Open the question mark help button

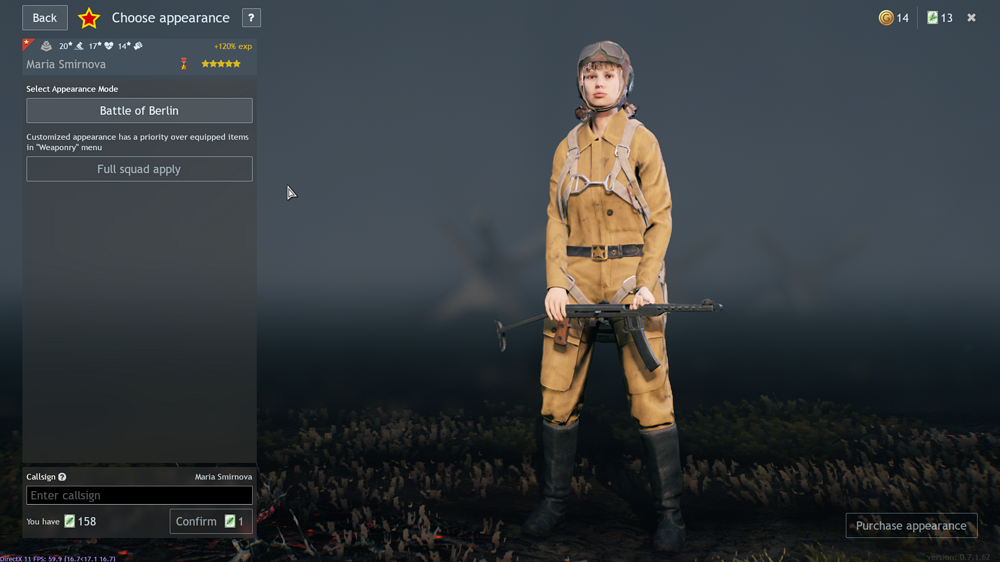click(251, 18)
